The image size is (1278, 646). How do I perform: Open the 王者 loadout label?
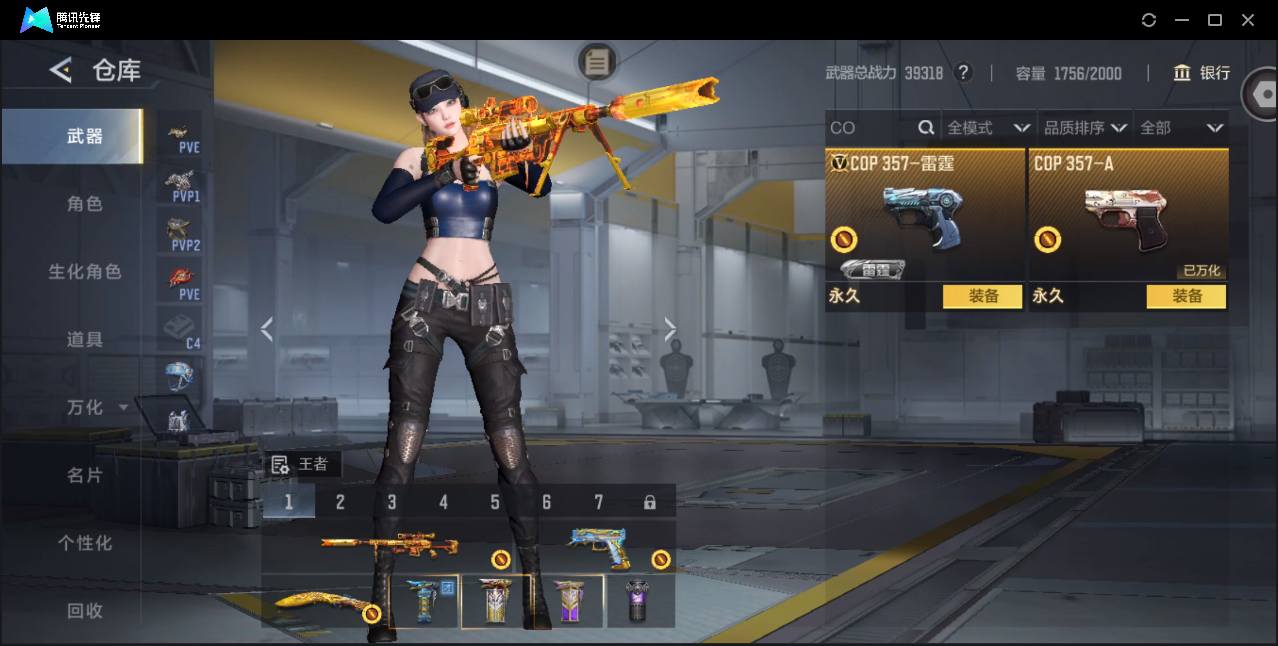pos(301,464)
